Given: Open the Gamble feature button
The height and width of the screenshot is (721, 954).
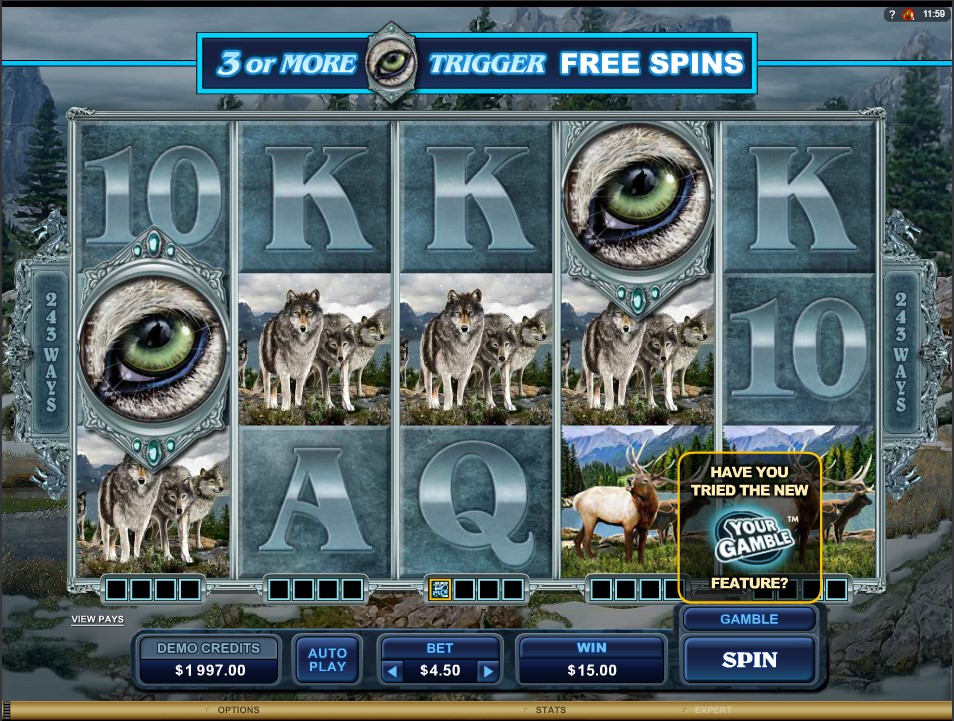Looking at the screenshot, I should coord(749,619).
